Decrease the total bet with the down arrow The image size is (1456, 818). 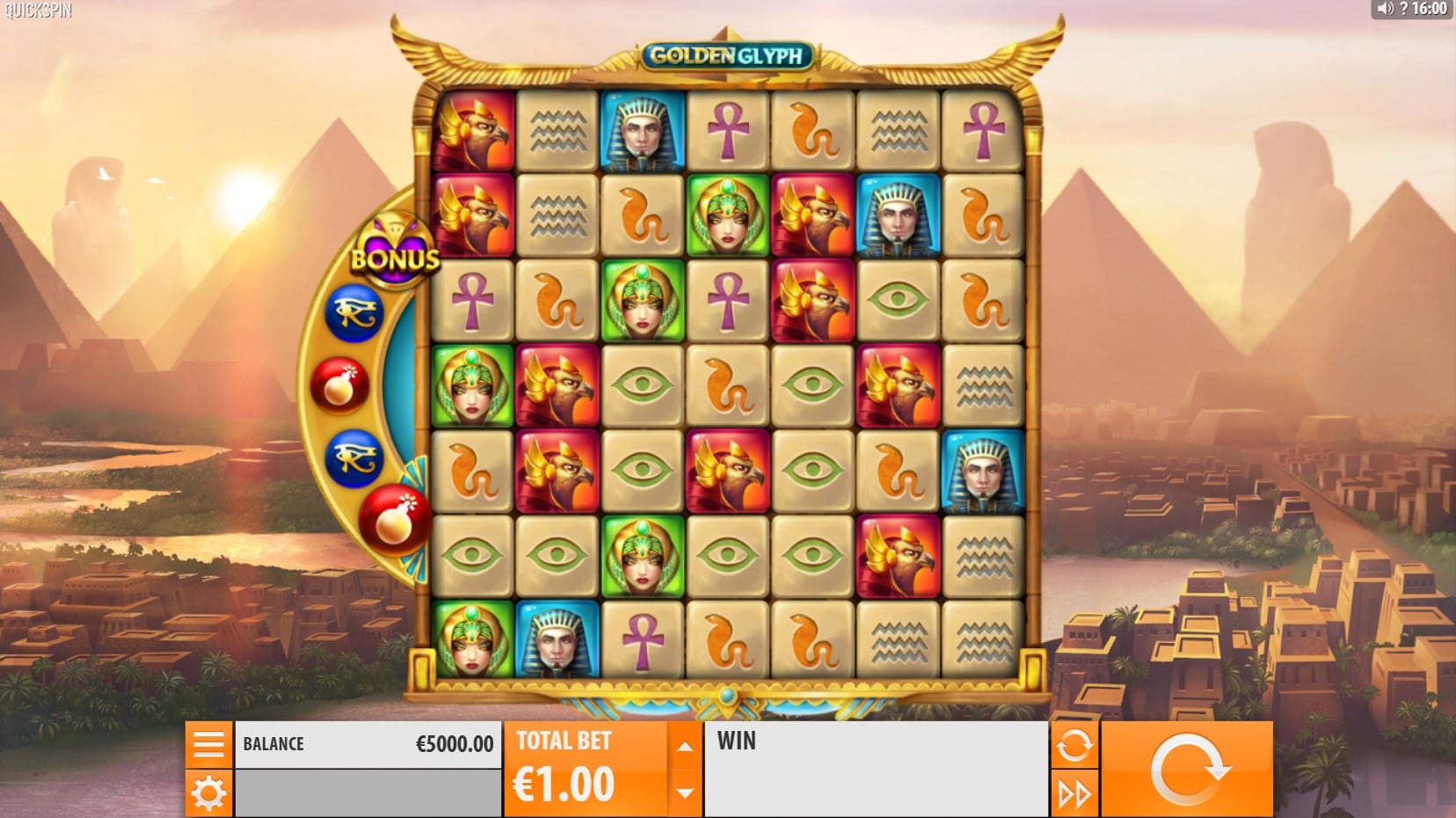(x=684, y=793)
